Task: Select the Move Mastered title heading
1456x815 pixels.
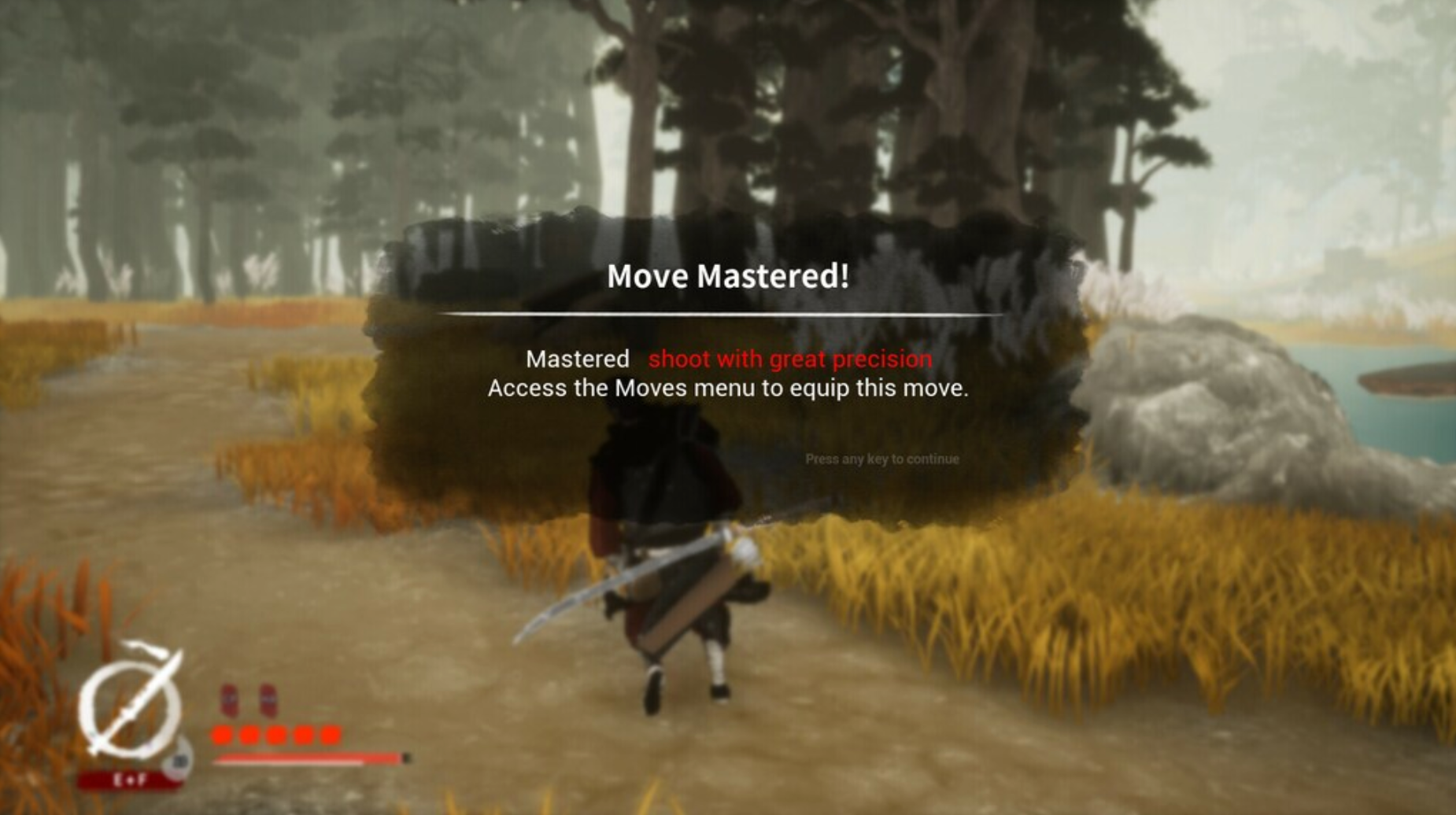Action: click(x=727, y=275)
